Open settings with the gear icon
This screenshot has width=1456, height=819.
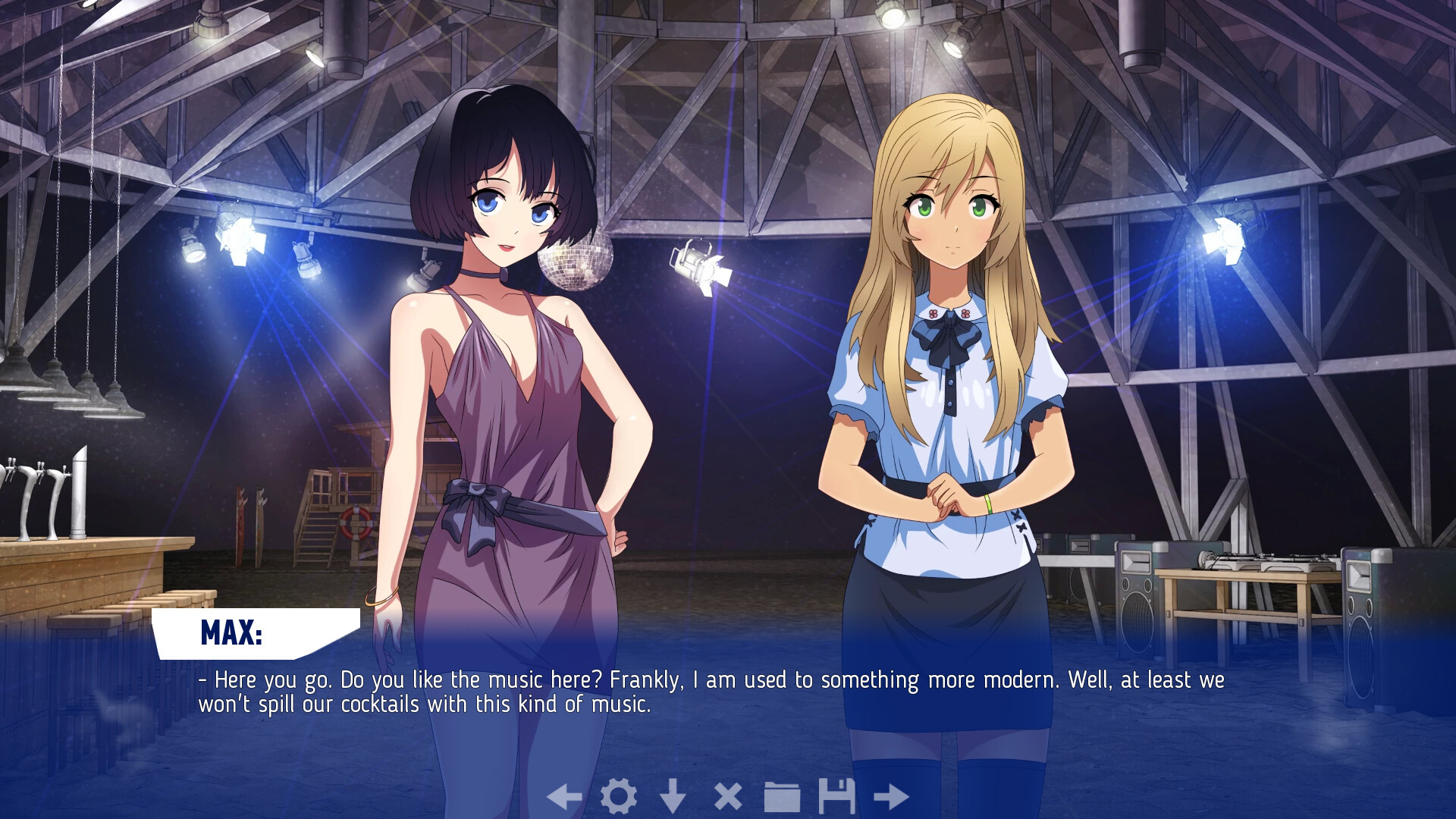(619, 796)
